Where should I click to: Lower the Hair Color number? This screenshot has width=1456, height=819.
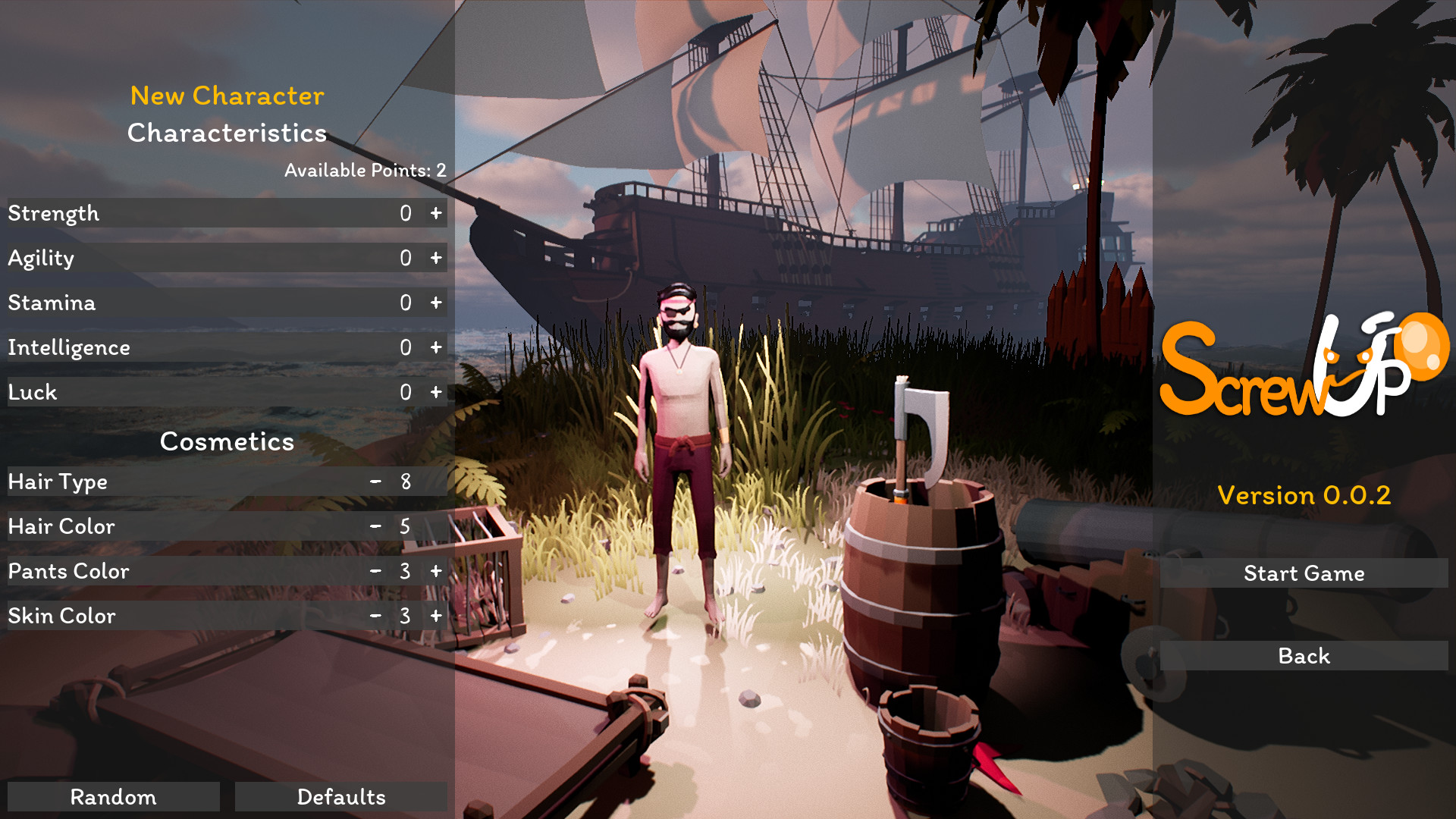375,526
